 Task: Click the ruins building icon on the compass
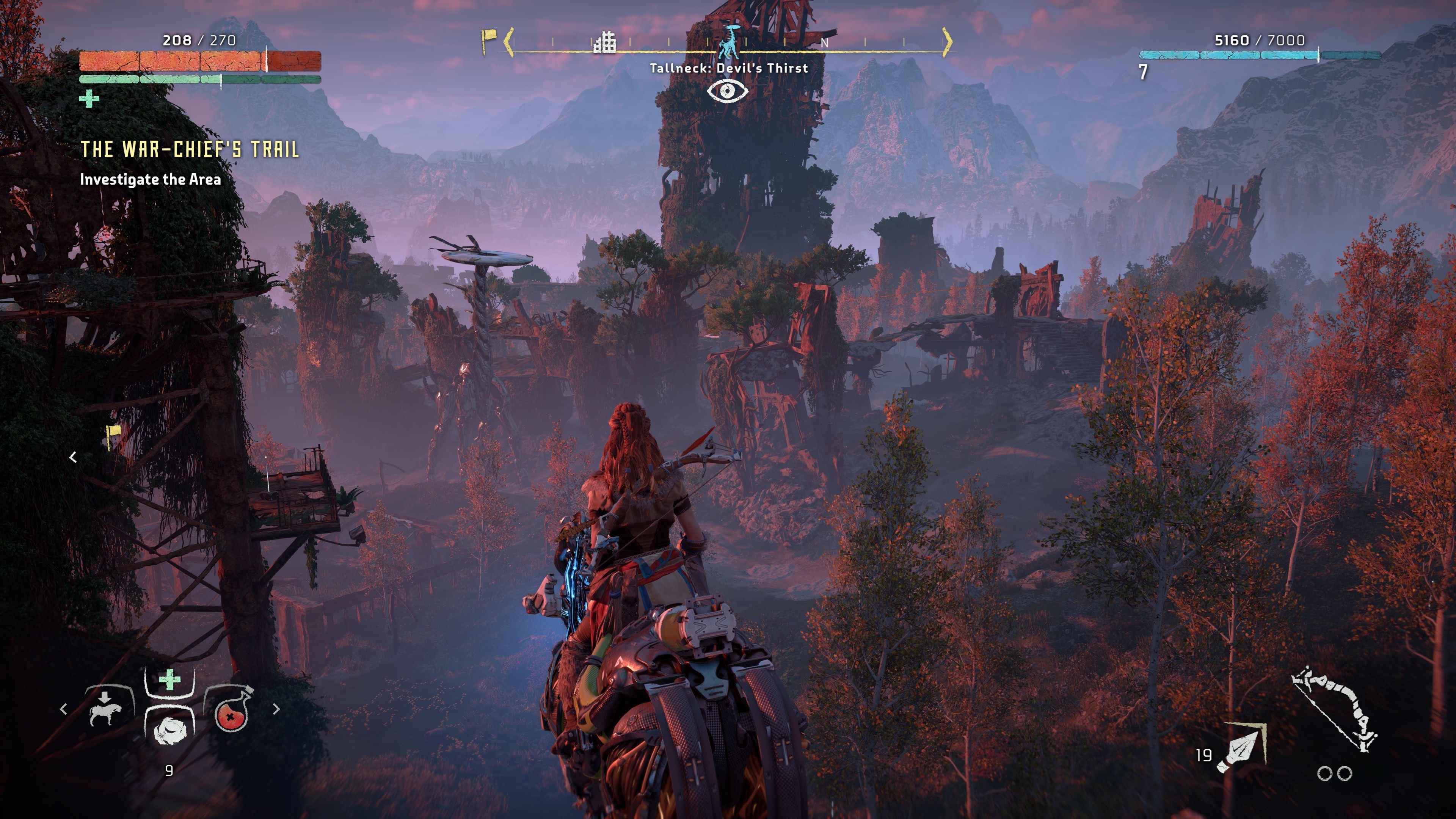(x=605, y=42)
